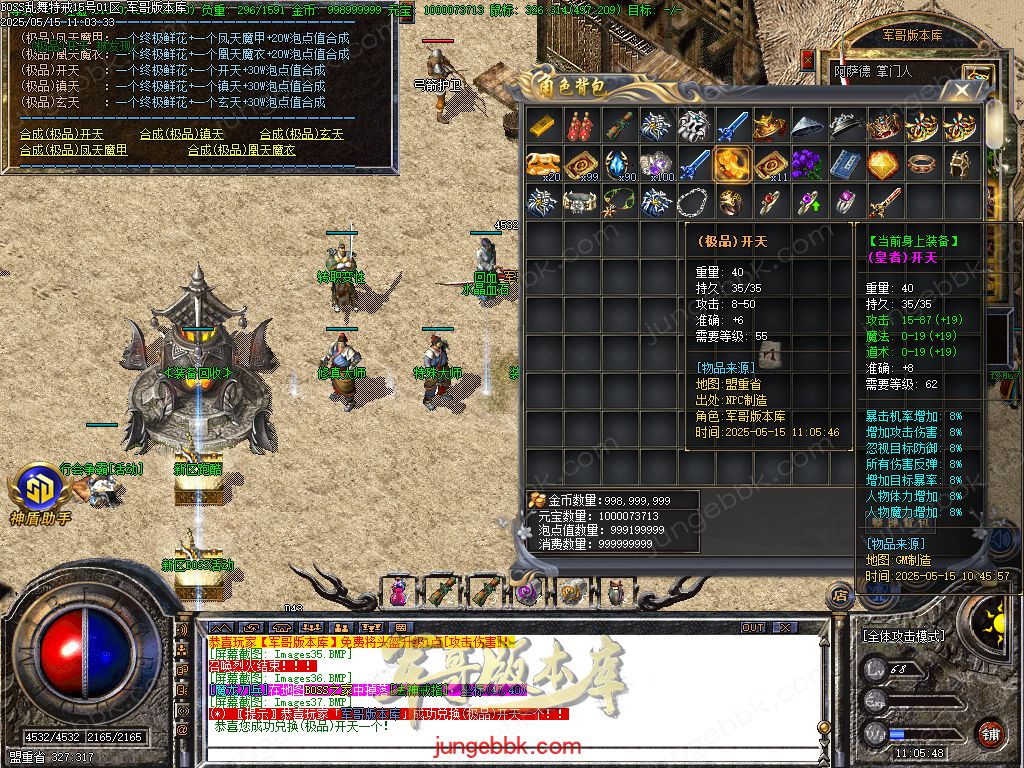The height and width of the screenshot is (768, 1024).
Task: Select the gold bar item in backpack
Action: (543, 126)
